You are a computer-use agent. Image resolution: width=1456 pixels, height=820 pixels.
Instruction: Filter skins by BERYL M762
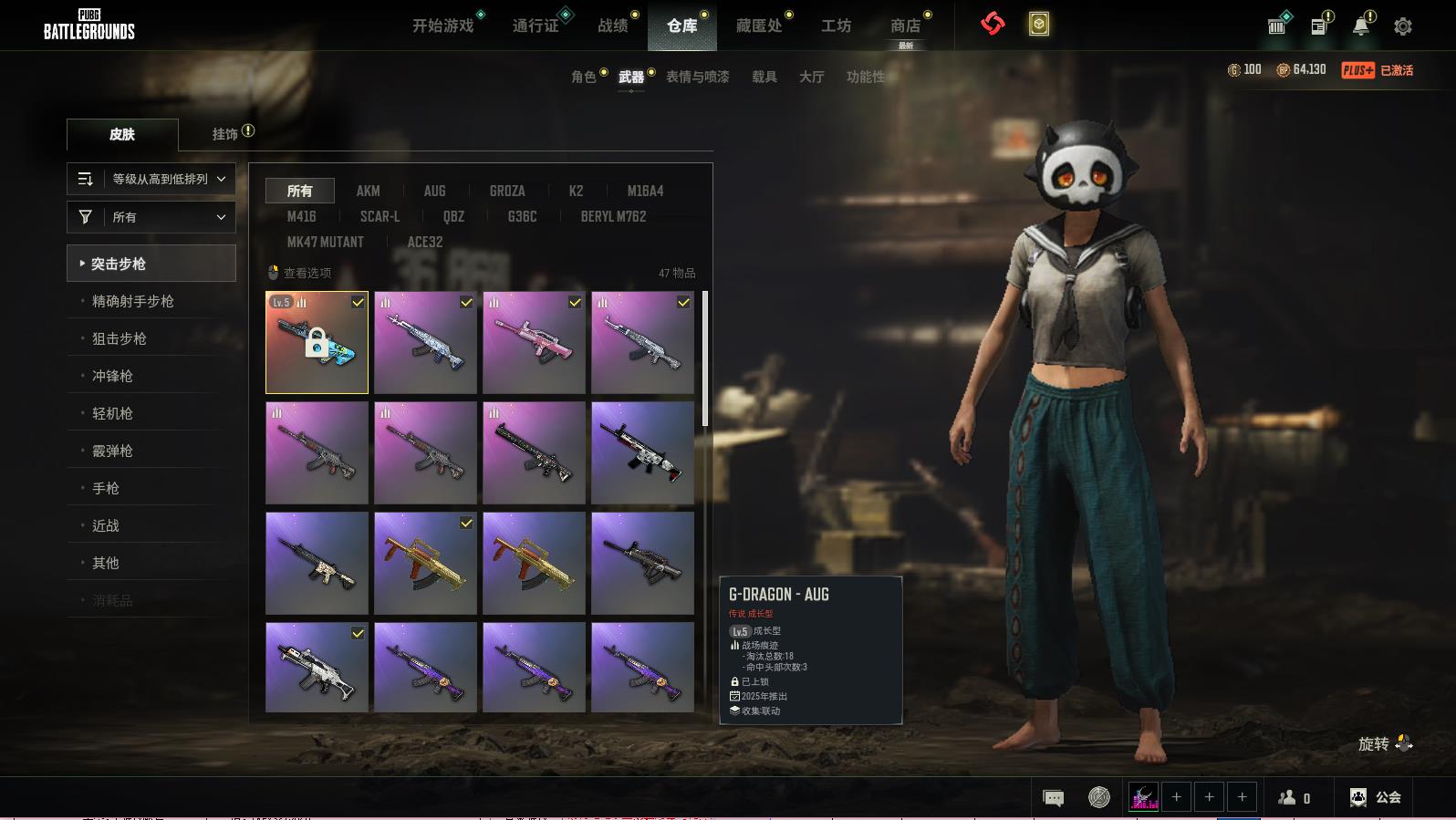pyautogui.click(x=613, y=216)
